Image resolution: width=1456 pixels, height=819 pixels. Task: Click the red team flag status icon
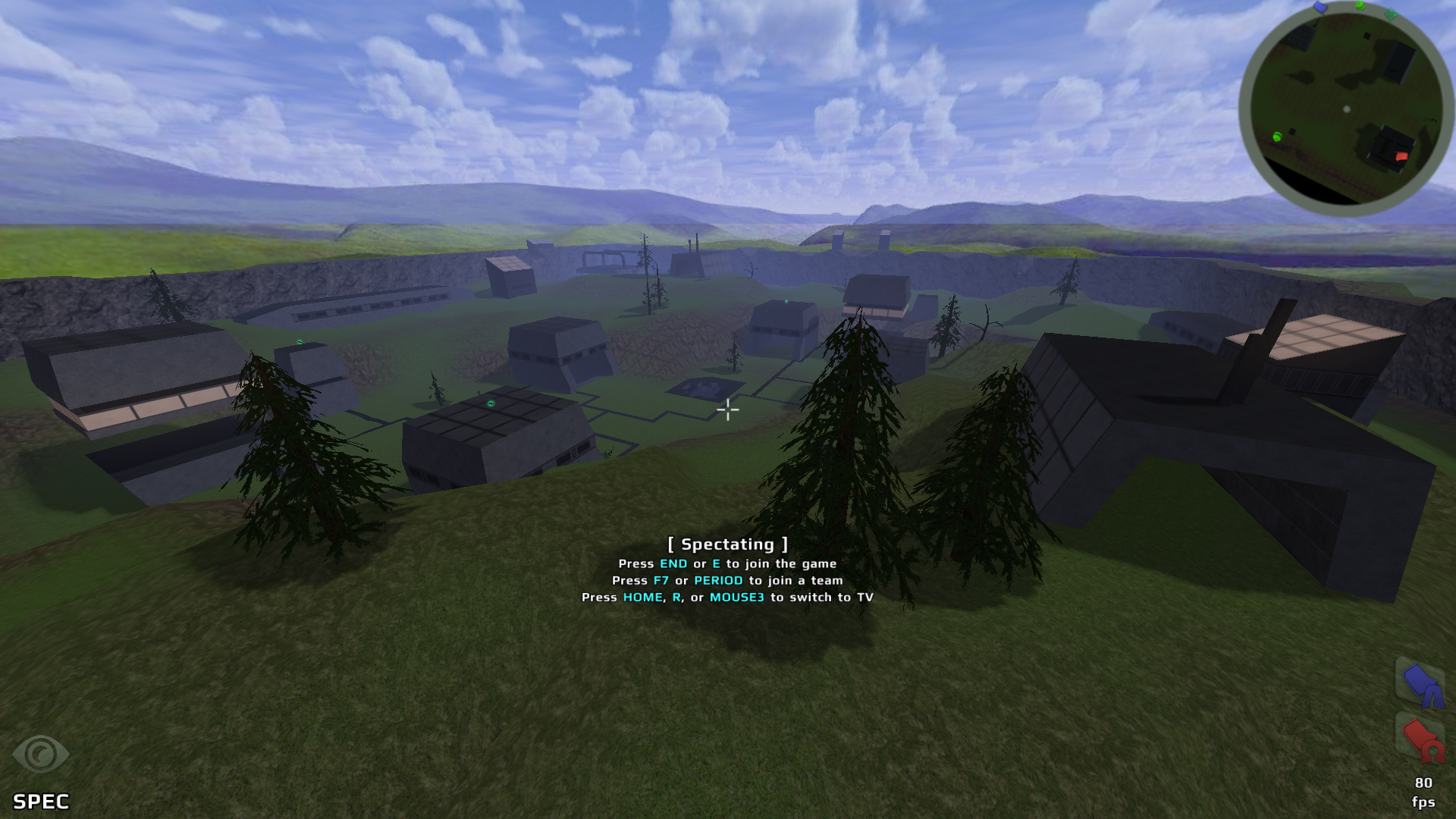pos(1420,738)
